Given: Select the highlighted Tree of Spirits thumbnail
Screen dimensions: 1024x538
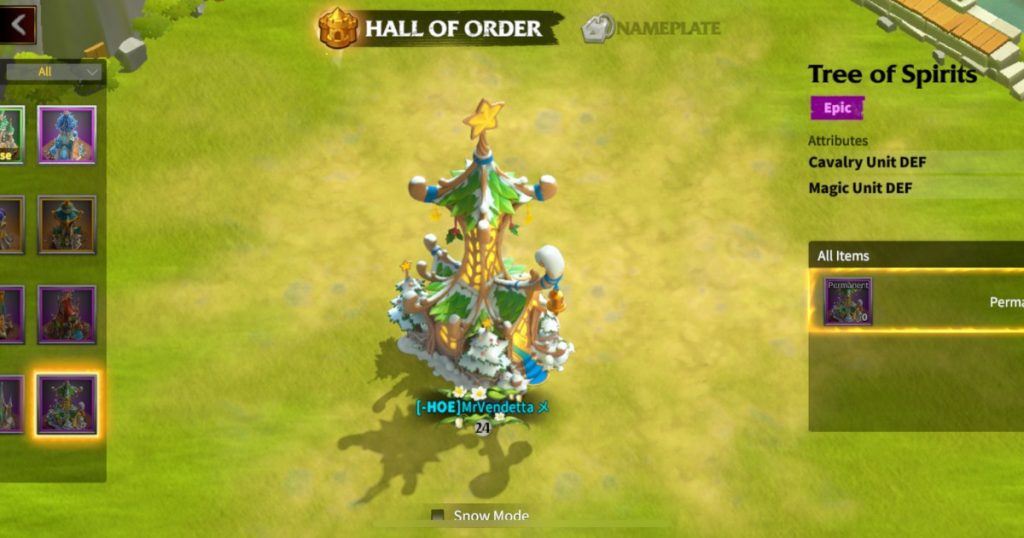Looking at the screenshot, I should [67, 404].
